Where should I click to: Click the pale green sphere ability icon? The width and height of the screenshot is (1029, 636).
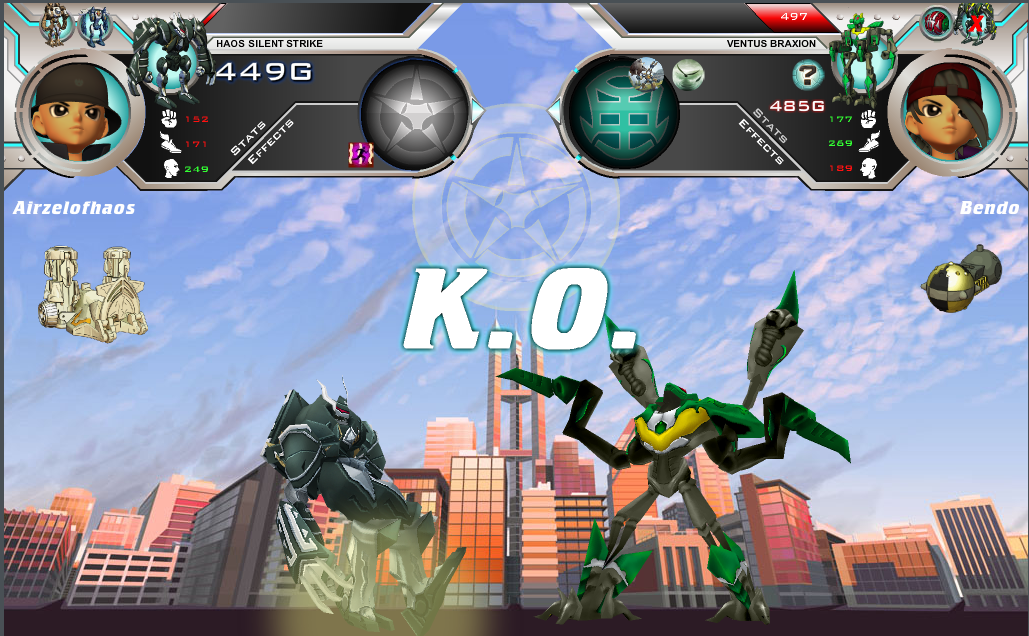point(688,73)
